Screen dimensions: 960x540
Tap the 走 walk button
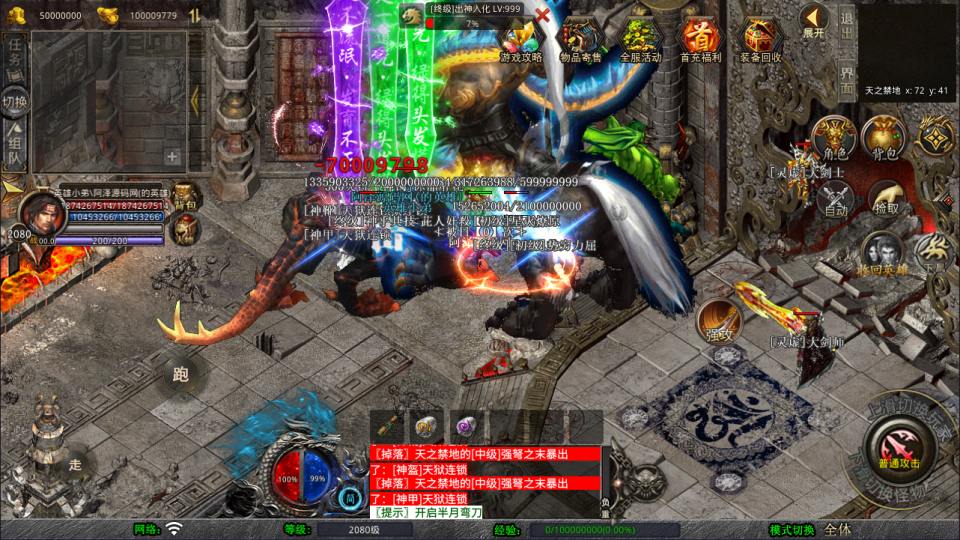[76, 465]
